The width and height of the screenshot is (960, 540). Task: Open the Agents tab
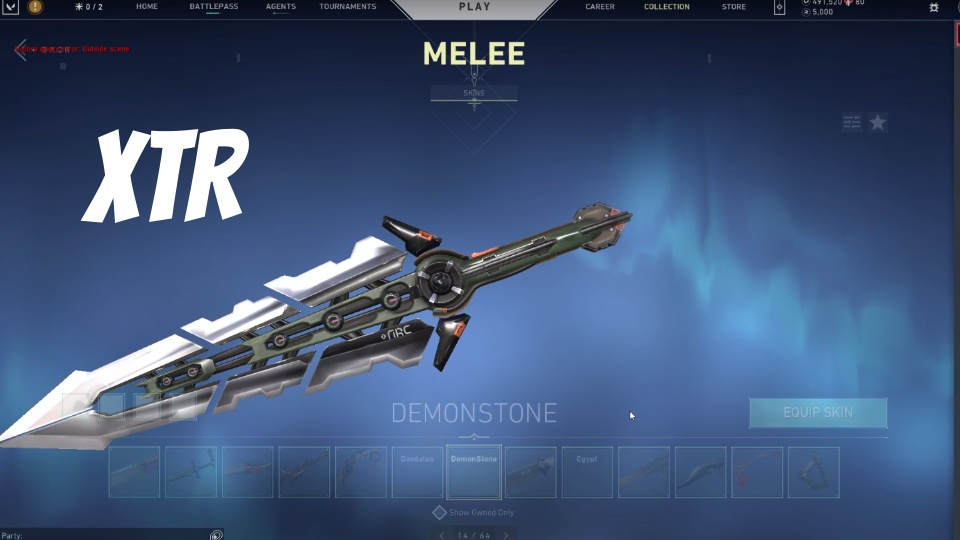pyautogui.click(x=280, y=7)
